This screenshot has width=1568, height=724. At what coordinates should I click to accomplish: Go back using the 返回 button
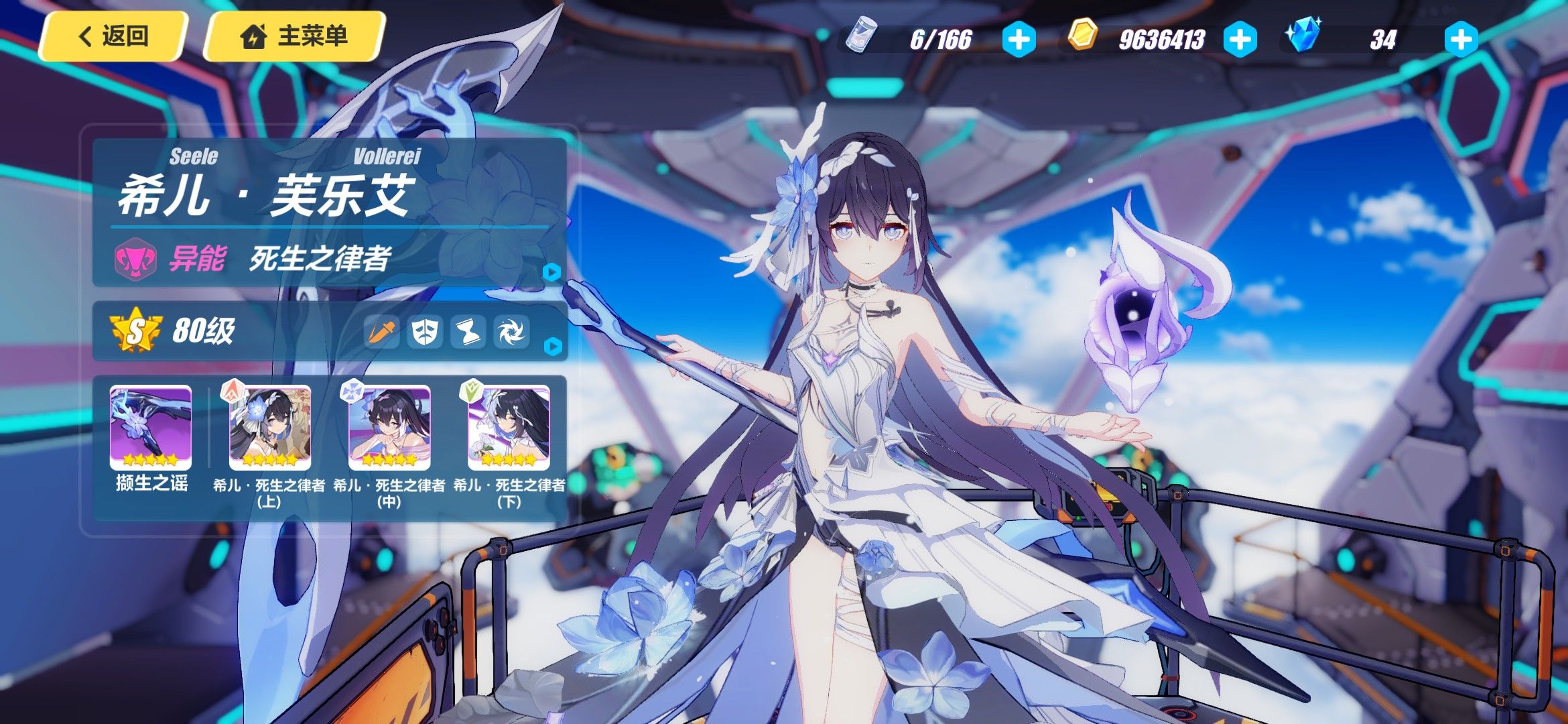113,36
